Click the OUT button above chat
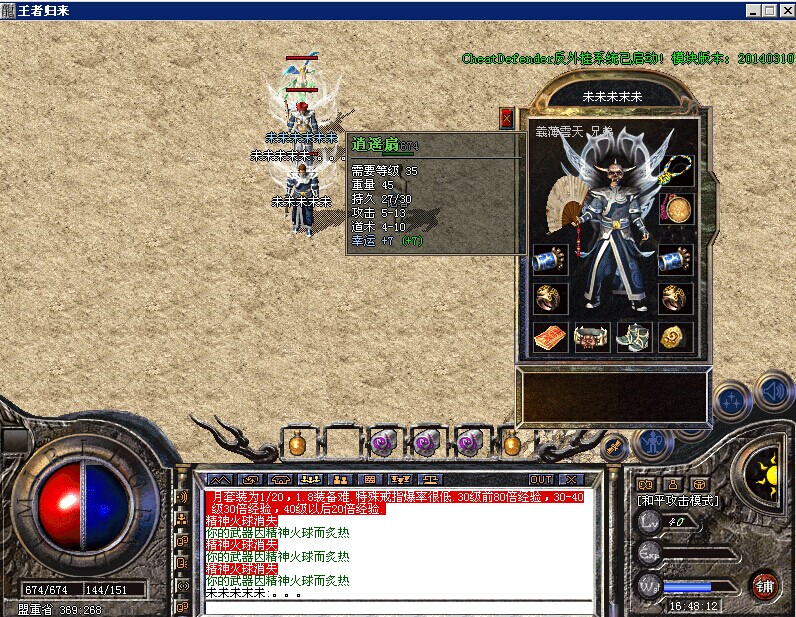This screenshot has width=796, height=617. (x=541, y=479)
